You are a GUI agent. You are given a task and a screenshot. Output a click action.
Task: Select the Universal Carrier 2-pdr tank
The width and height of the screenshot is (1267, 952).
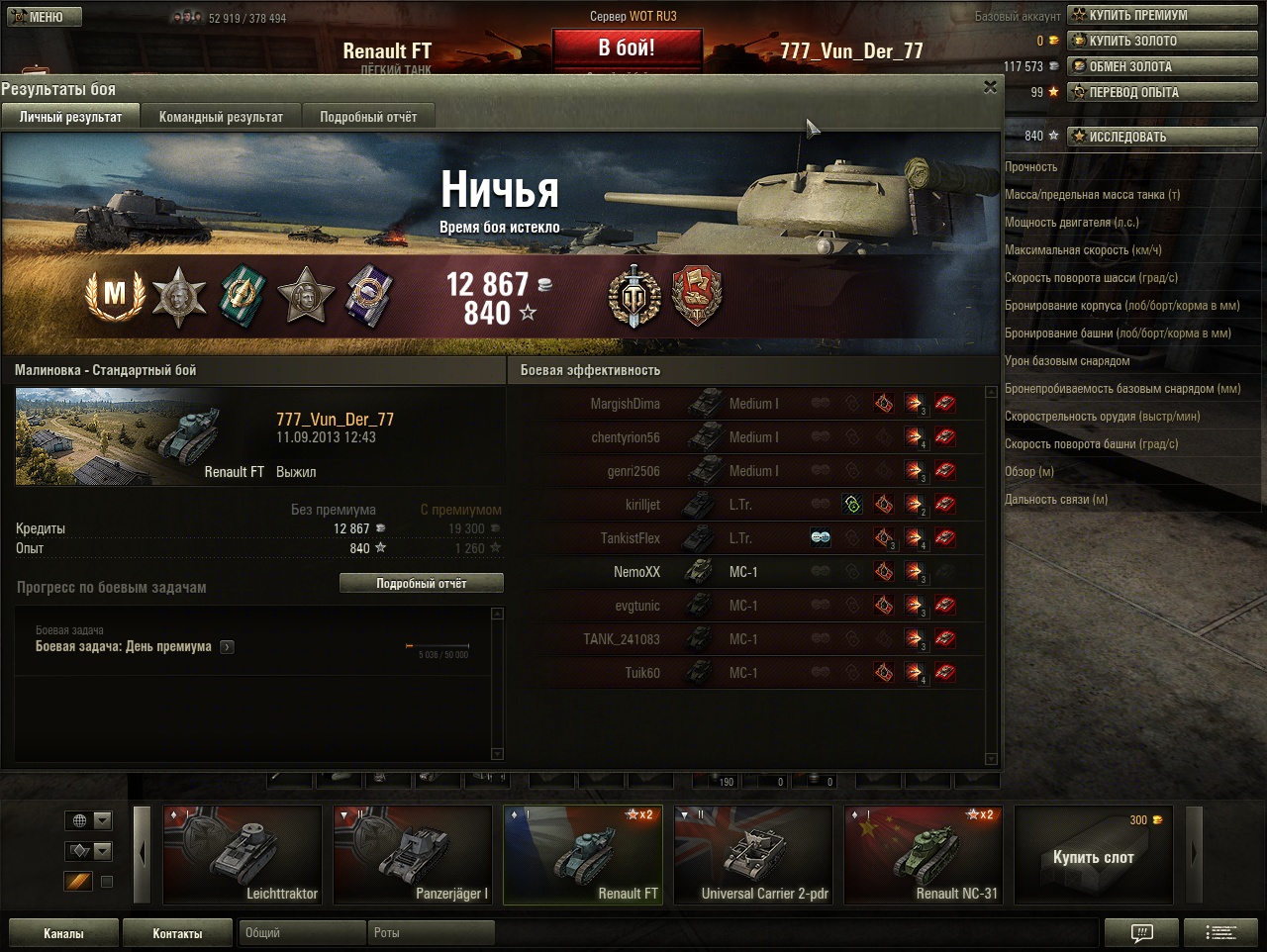tap(753, 855)
